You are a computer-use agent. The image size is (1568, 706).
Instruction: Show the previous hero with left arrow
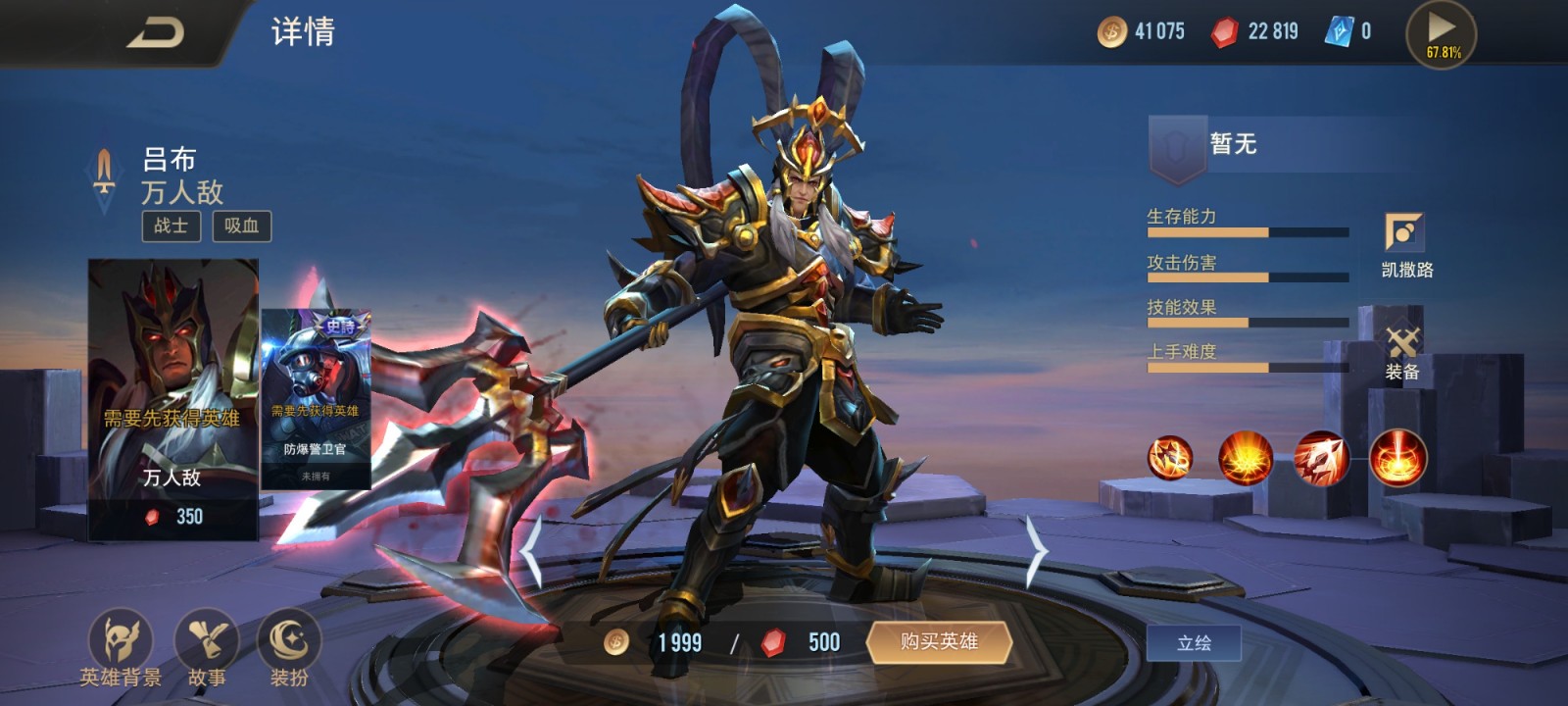click(x=531, y=551)
